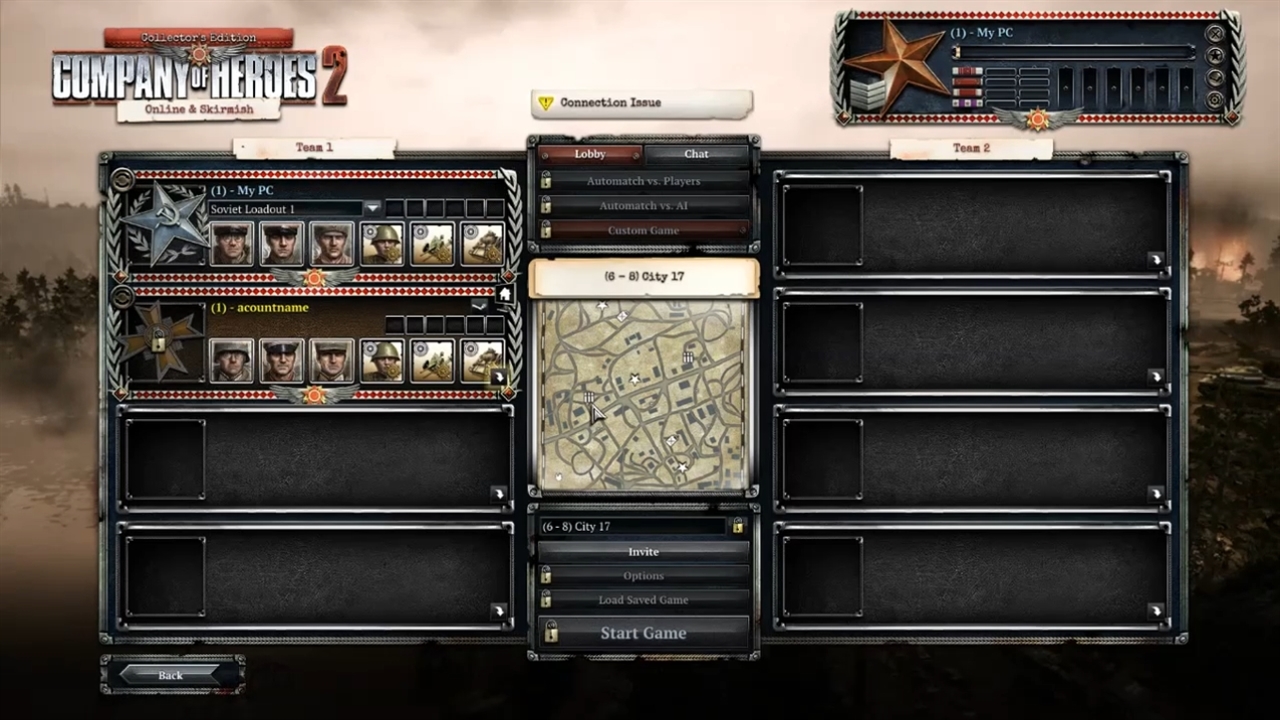Click the gear icon on profile card
The image size is (1280, 720).
click(1215, 100)
